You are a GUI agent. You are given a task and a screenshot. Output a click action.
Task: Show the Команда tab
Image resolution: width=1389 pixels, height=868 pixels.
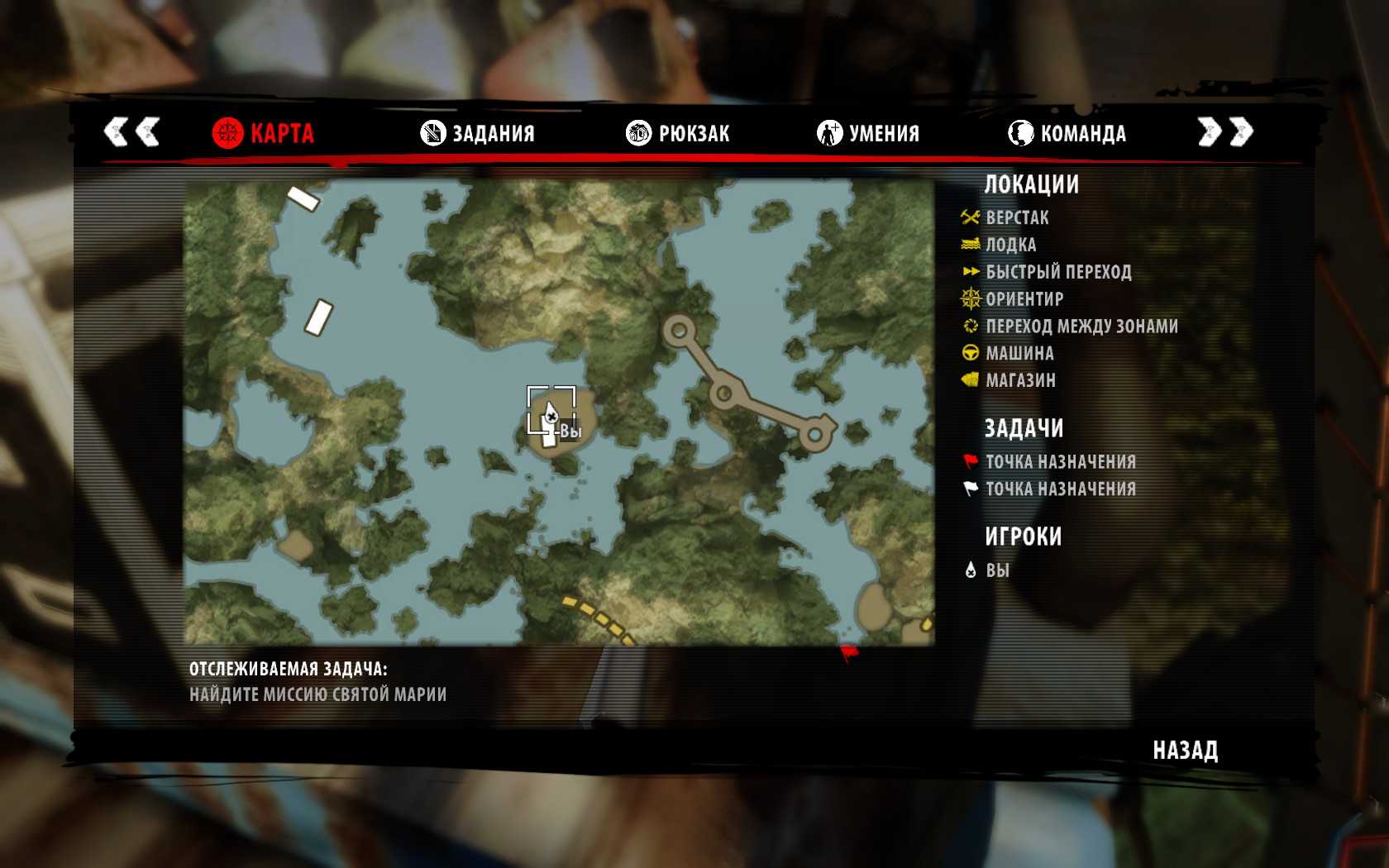[x=1067, y=133]
